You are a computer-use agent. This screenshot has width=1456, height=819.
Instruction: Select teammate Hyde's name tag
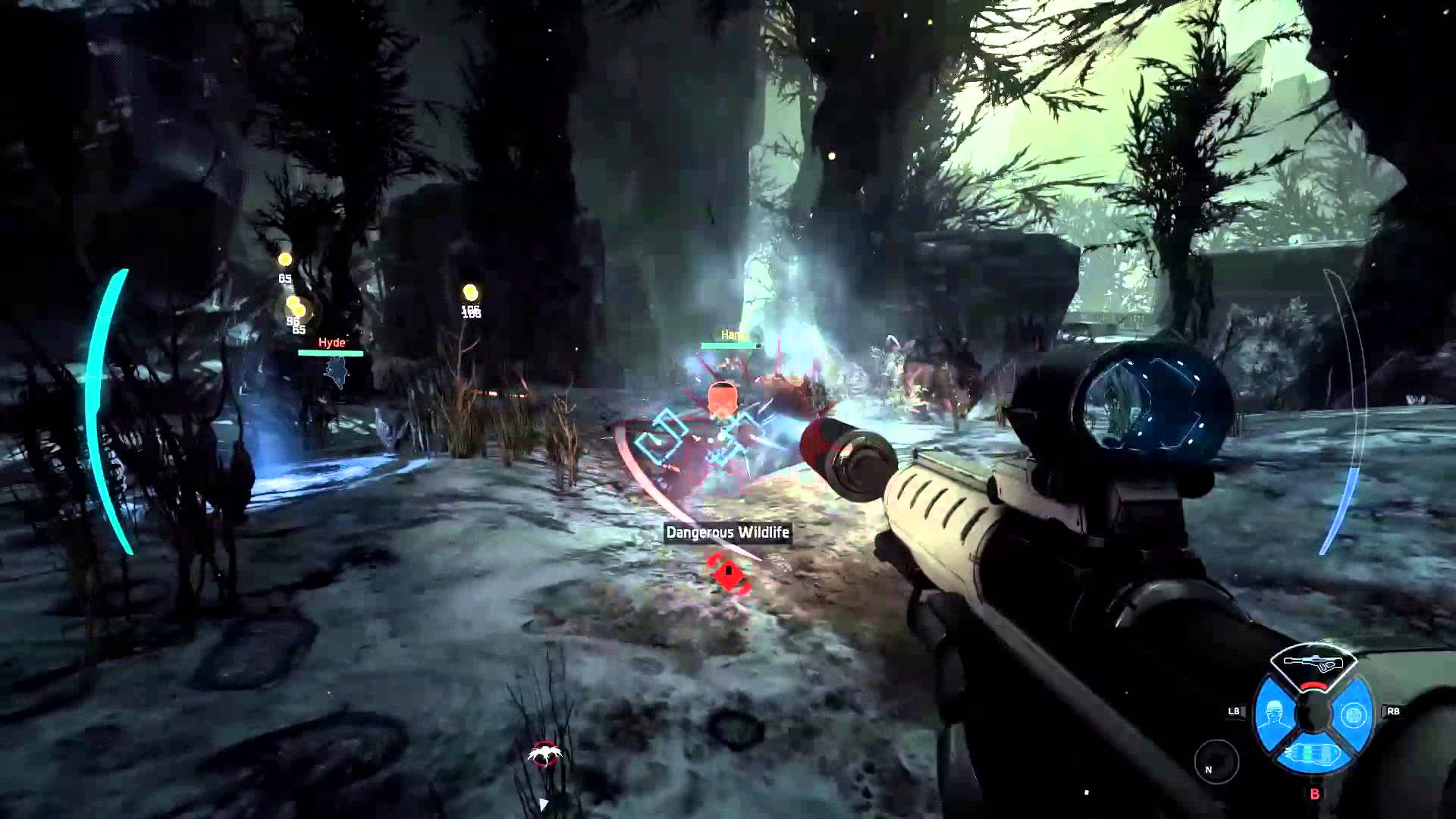331,343
